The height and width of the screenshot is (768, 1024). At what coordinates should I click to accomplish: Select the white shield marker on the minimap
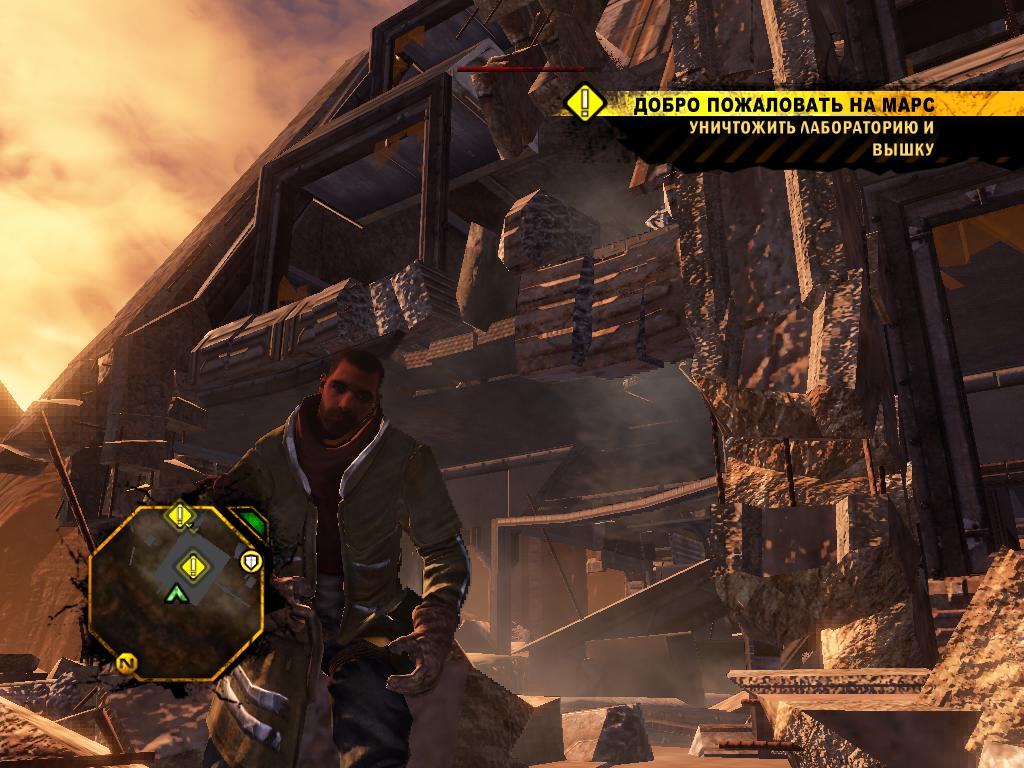tap(250, 560)
